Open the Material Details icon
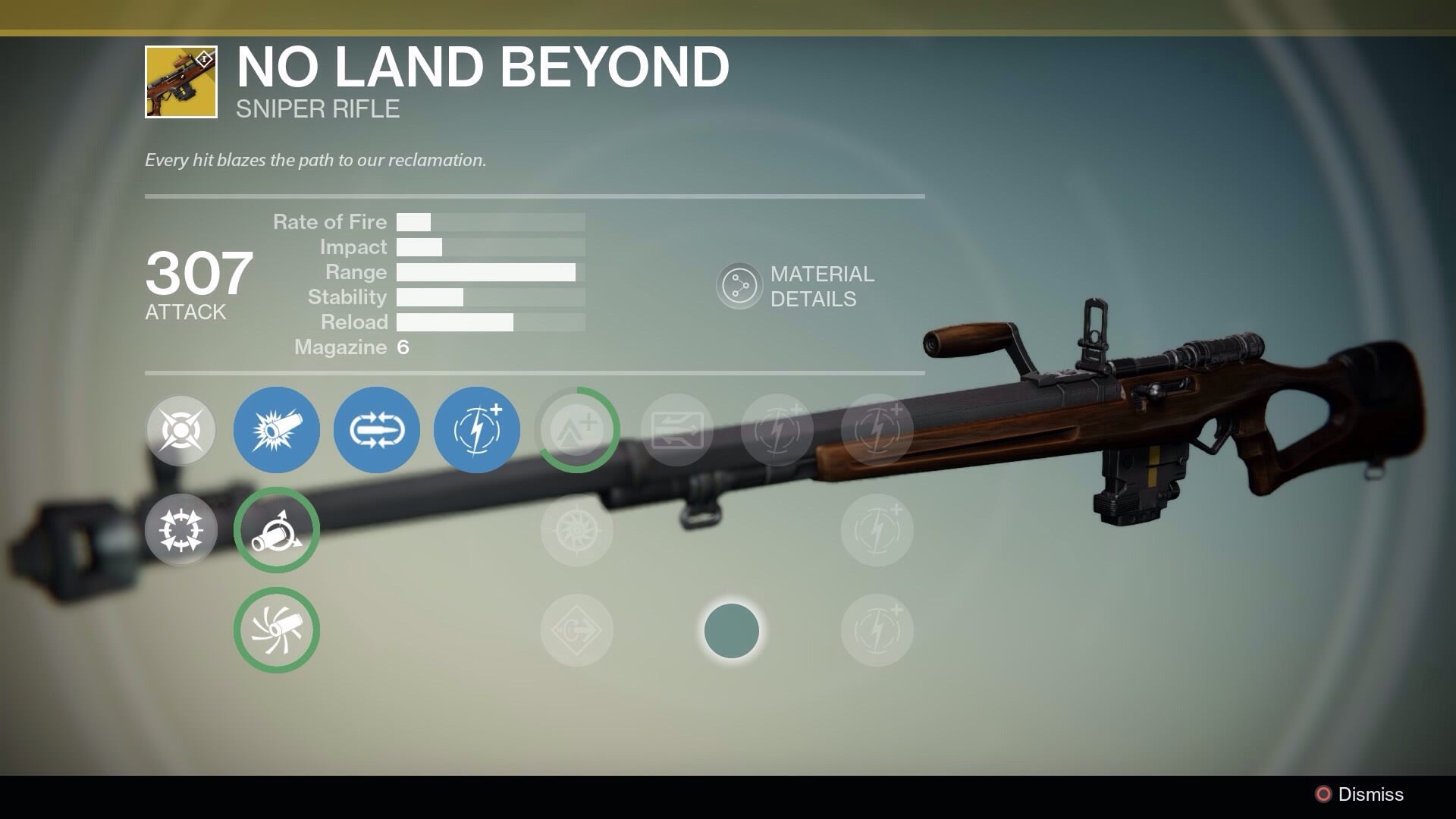Image resolution: width=1456 pixels, height=819 pixels. point(739,284)
